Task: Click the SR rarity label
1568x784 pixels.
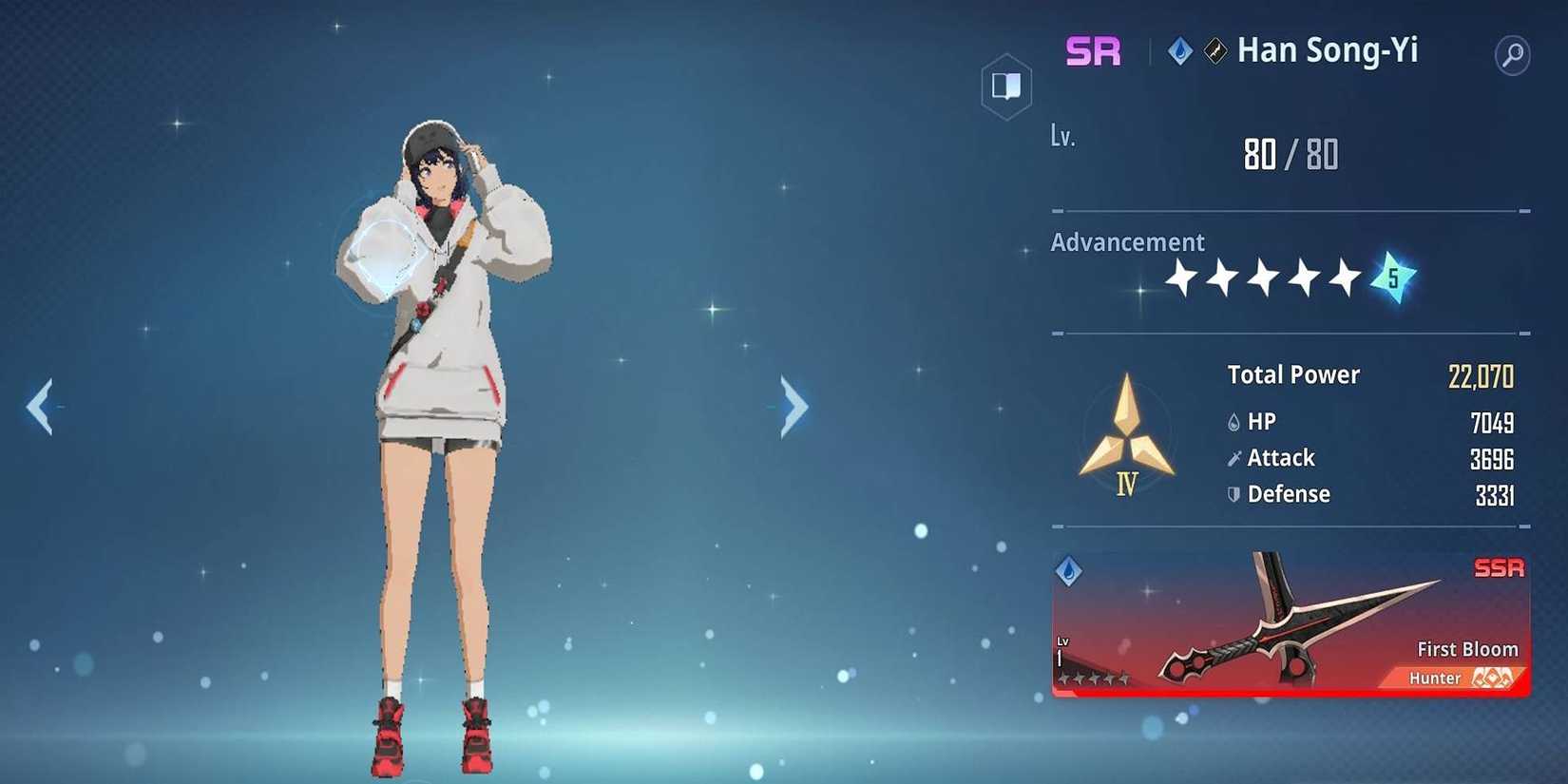Action: [1094, 49]
